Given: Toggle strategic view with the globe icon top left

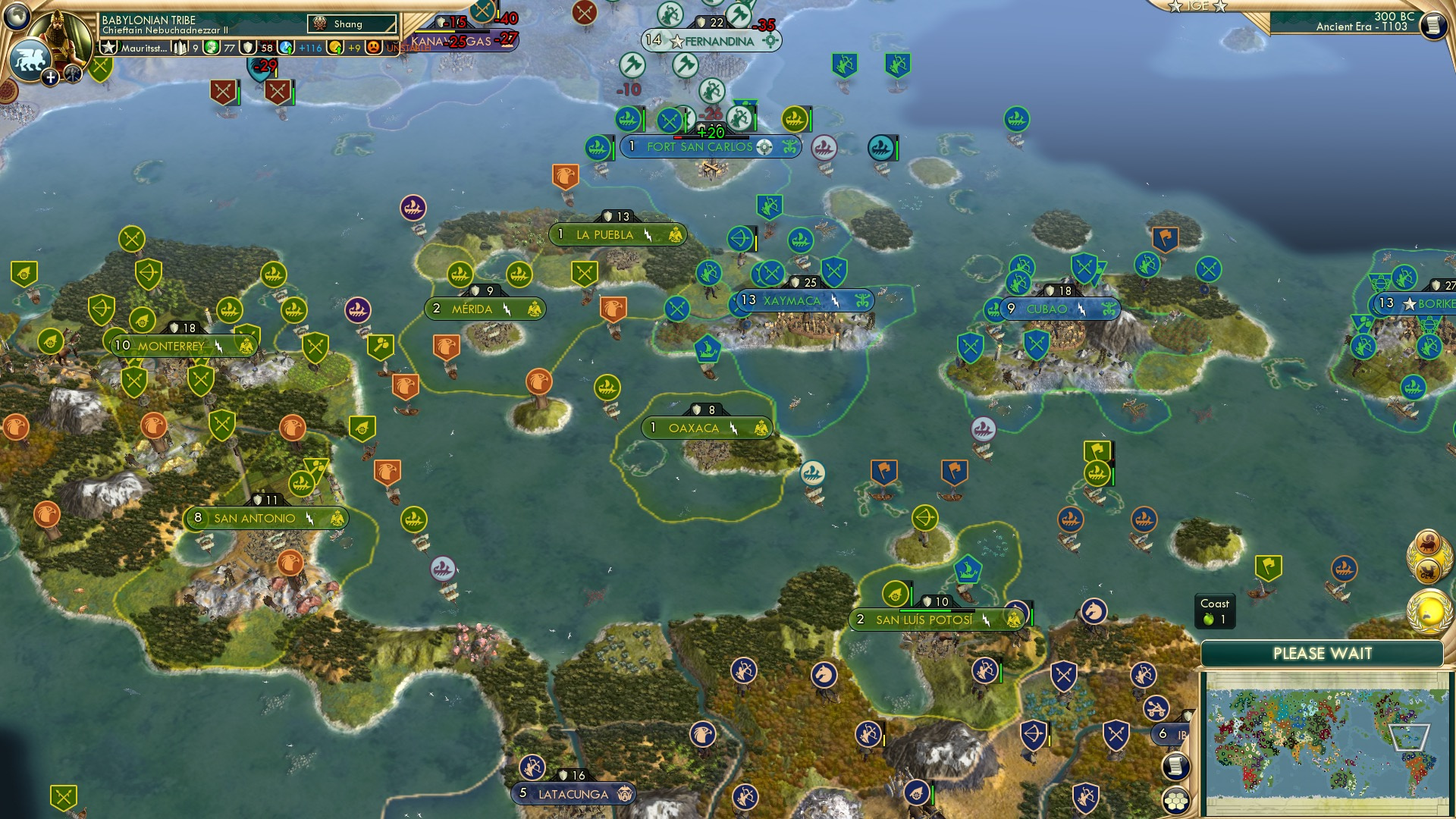Looking at the screenshot, I should [x=17, y=17].
